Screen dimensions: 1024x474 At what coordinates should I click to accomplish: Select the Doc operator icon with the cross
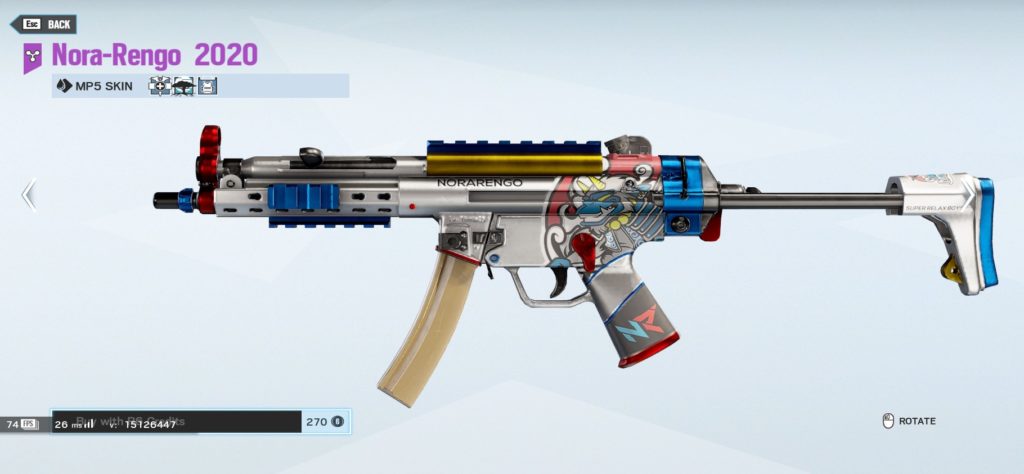tap(159, 86)
